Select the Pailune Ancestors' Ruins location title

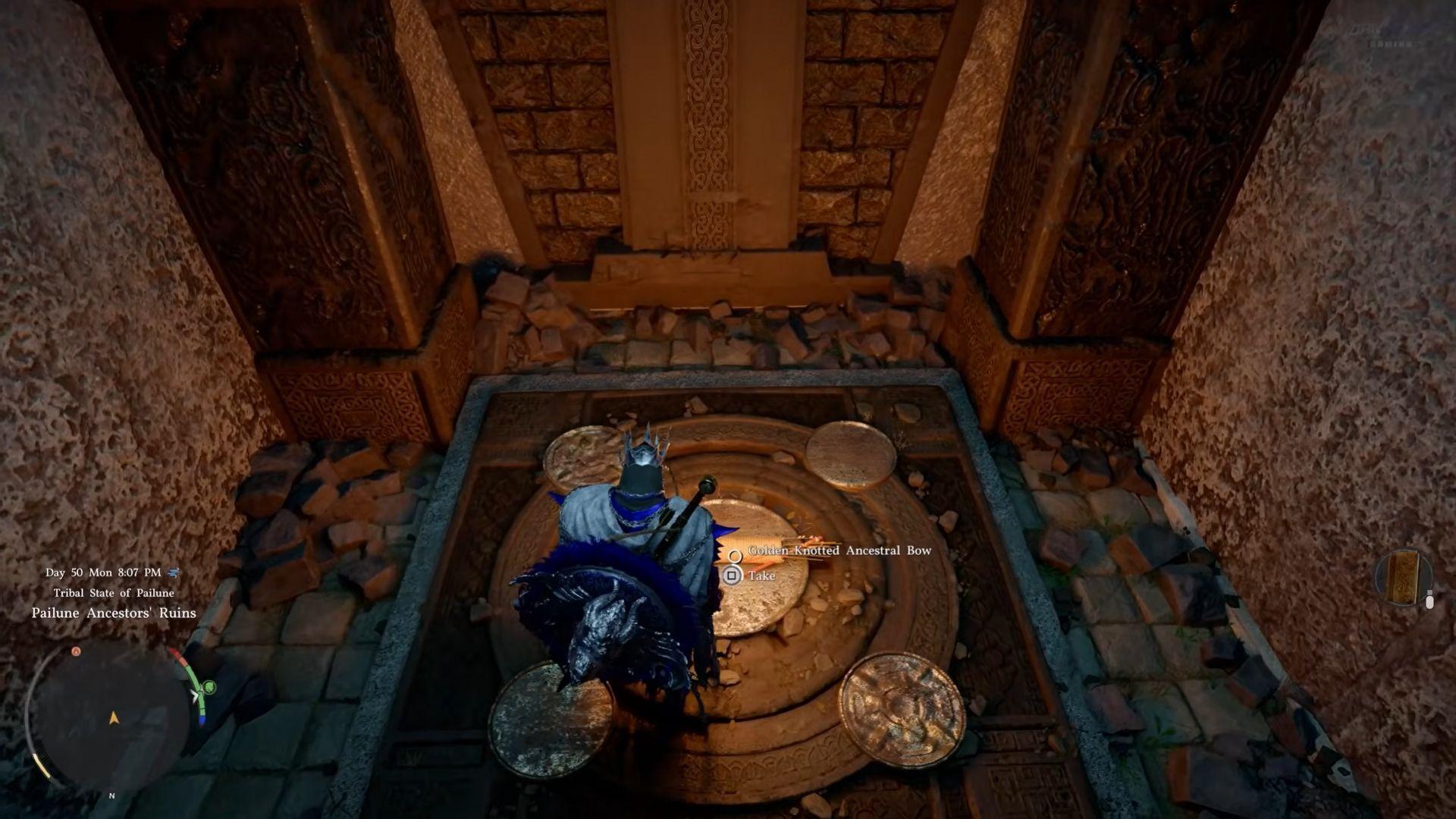click(x=112, y=613)
